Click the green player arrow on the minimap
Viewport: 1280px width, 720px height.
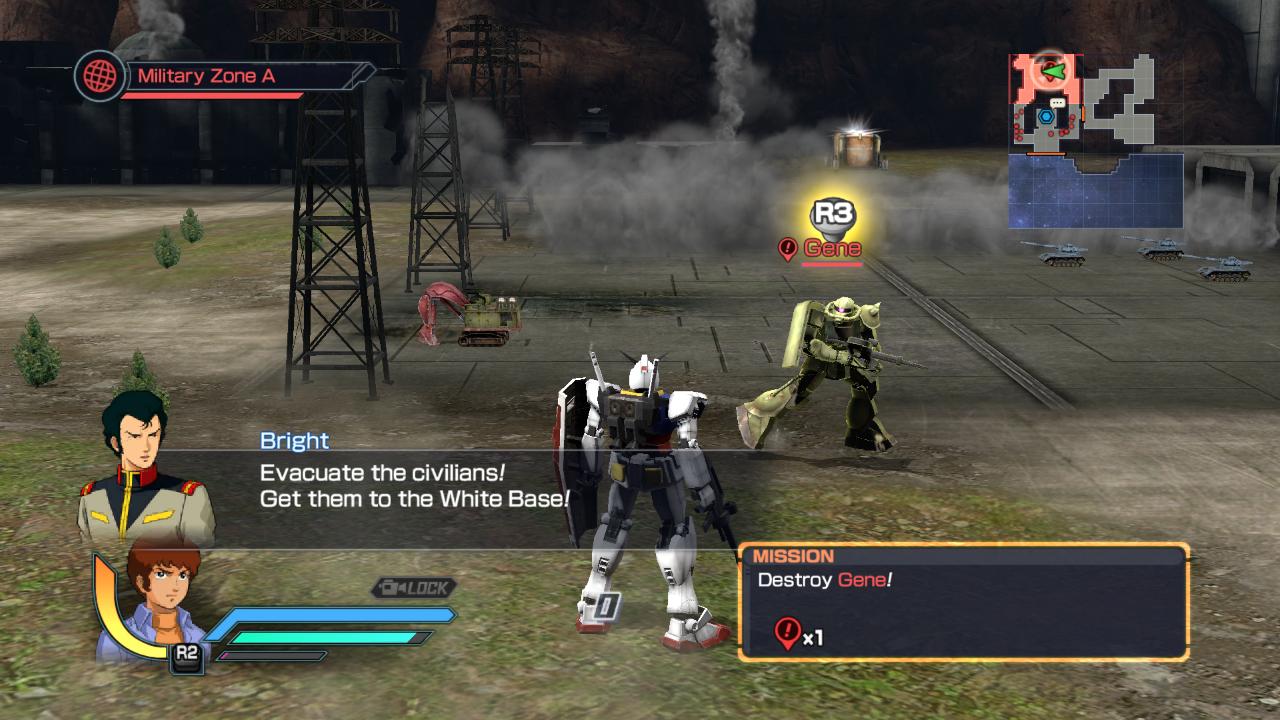click(x=1053, y=71)
